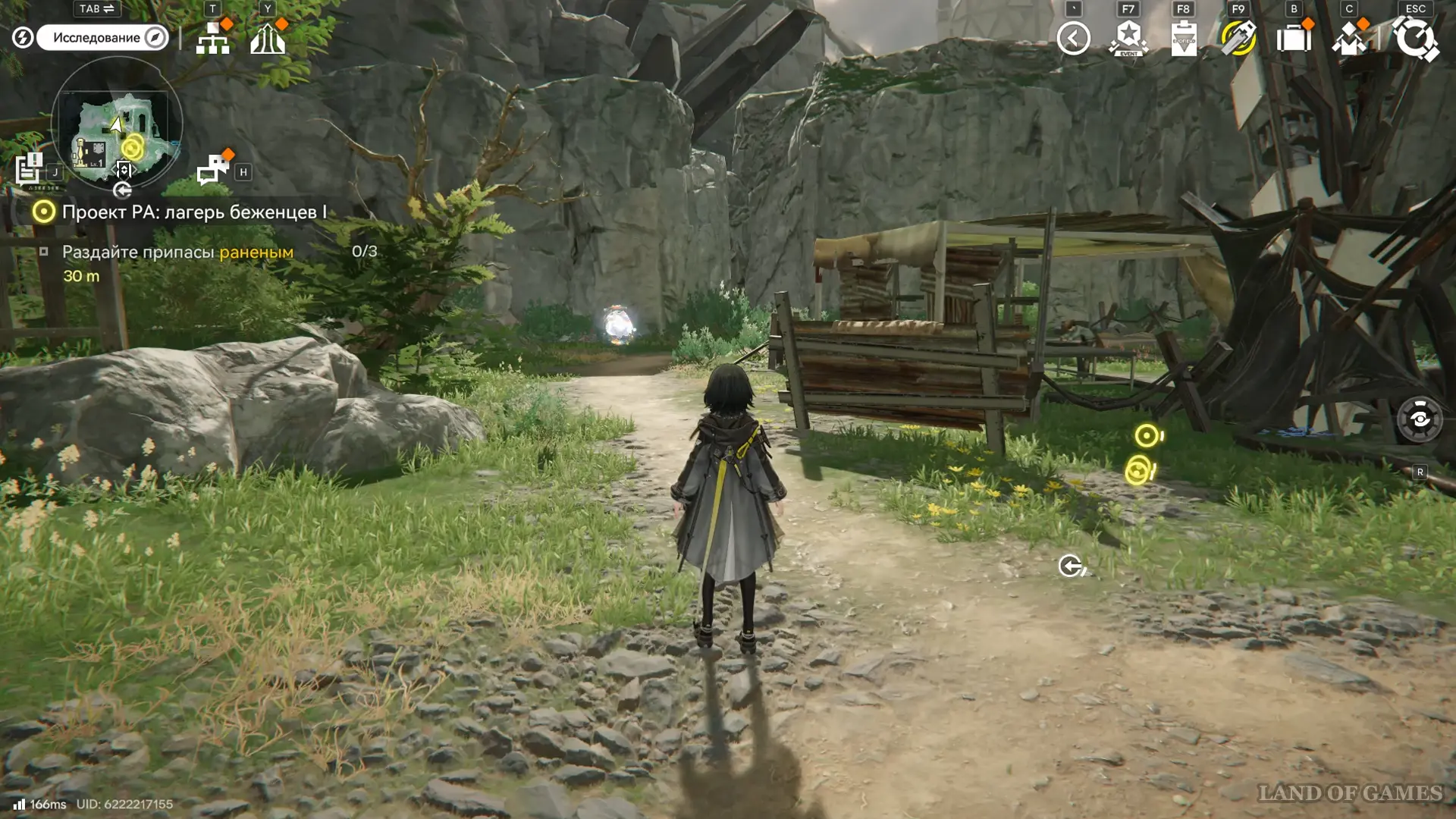Open the hierarchy tree diagram icon

(212, 39)
